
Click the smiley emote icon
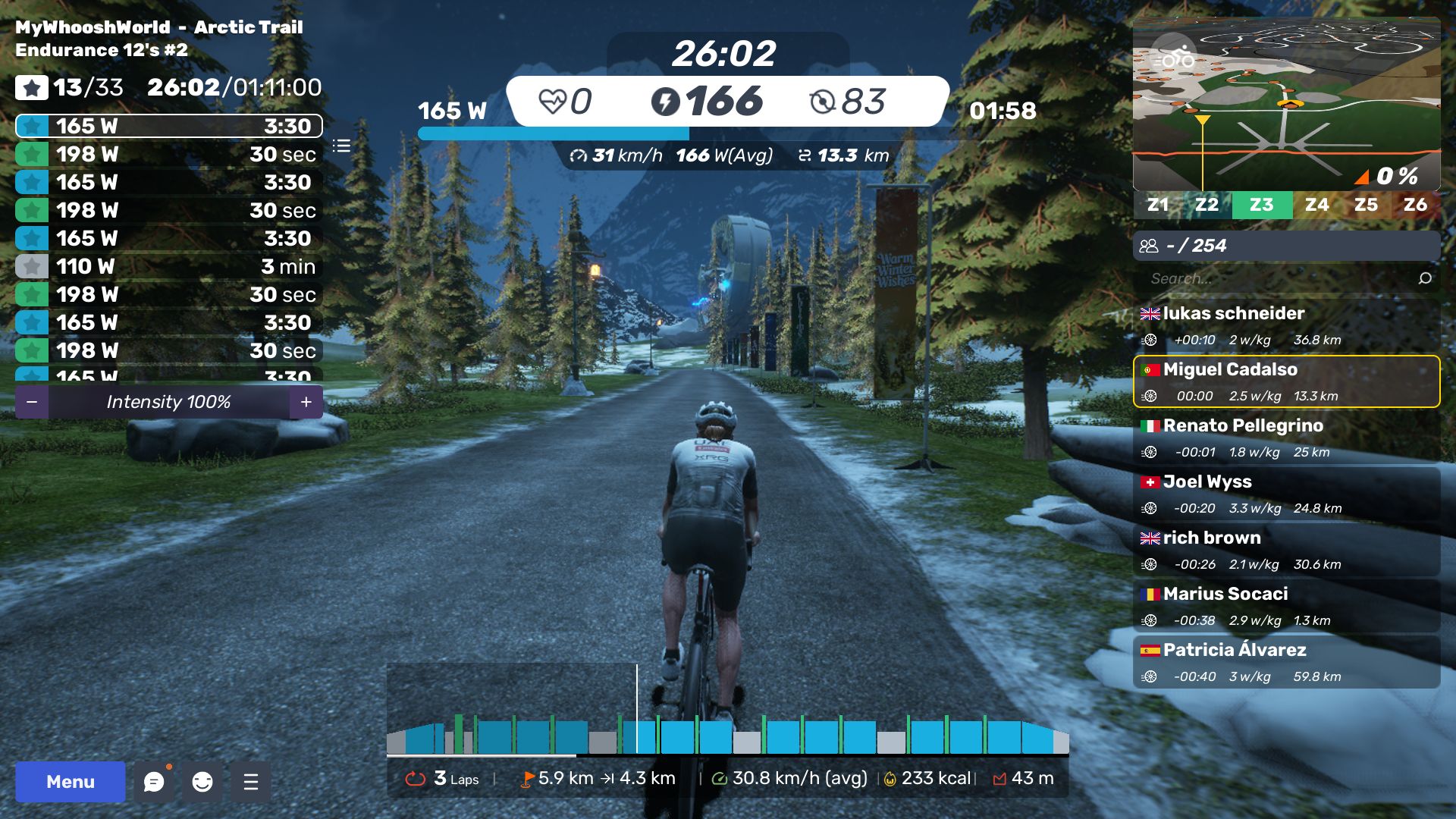(x=202, y=782)
